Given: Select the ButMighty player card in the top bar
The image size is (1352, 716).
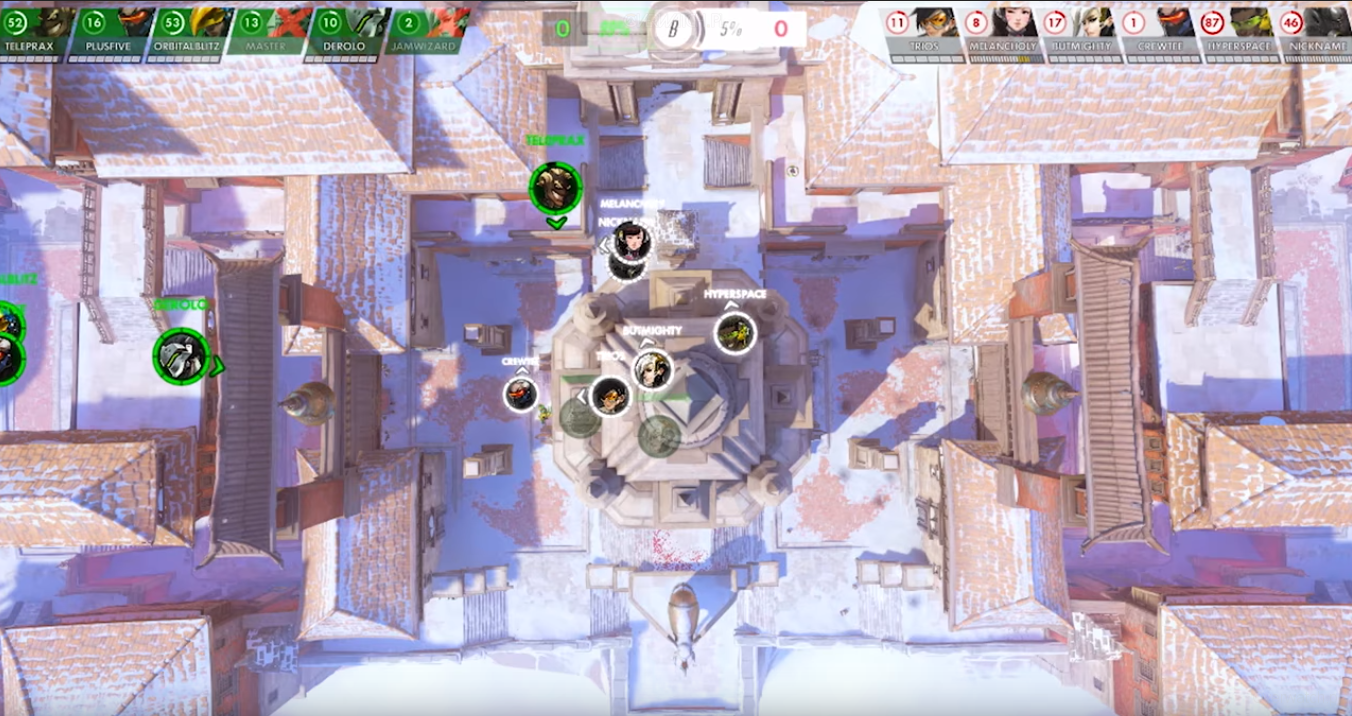Looking at the screenshot, I should coord(1083,32).
